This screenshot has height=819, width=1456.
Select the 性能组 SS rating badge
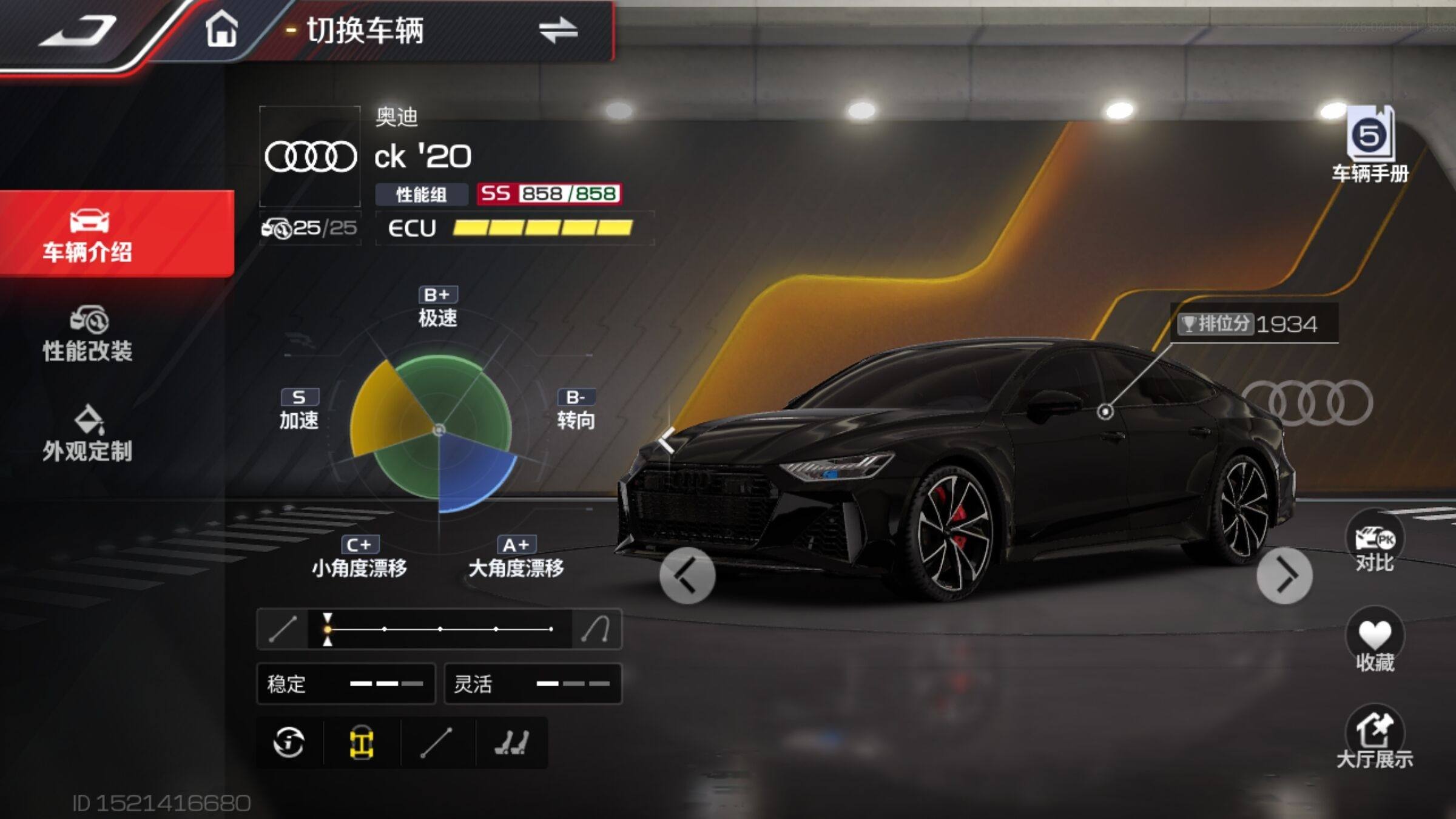[548, 194]
